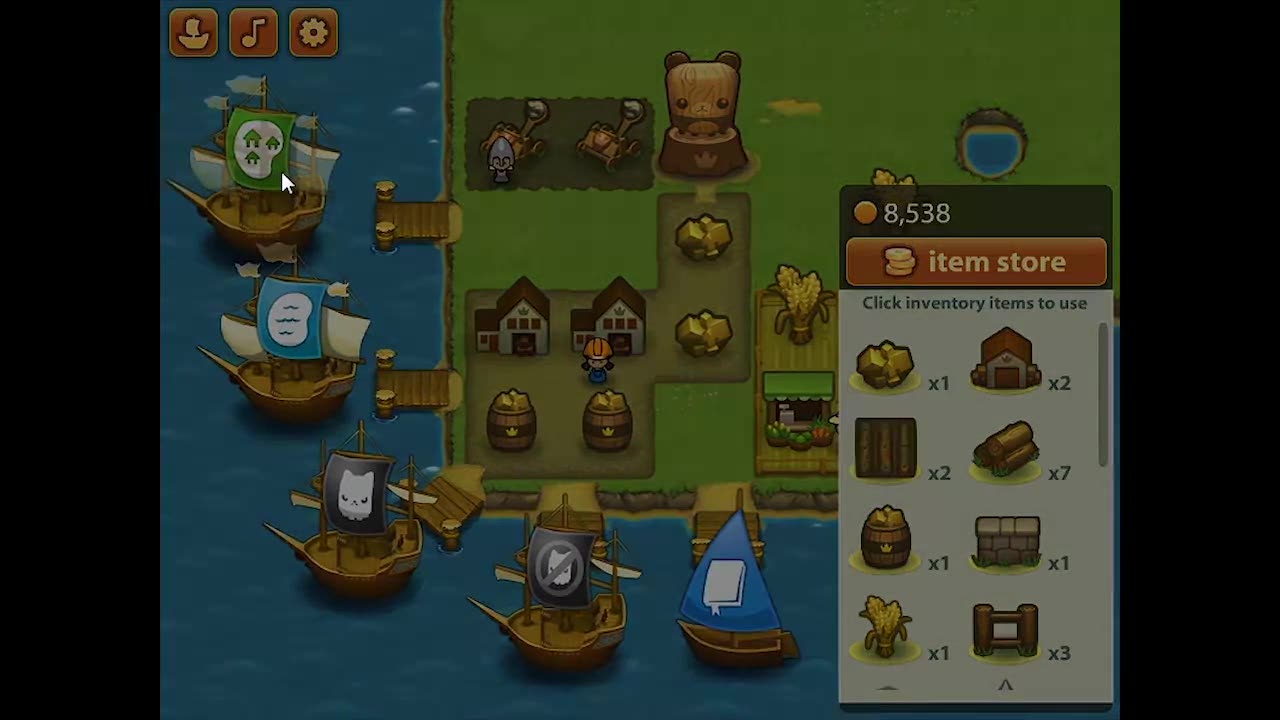The image size is (1280, 720).
Task: Collapse inventory with the bottom arrow
Action: pyautogui.click(x=1005, y=686)
